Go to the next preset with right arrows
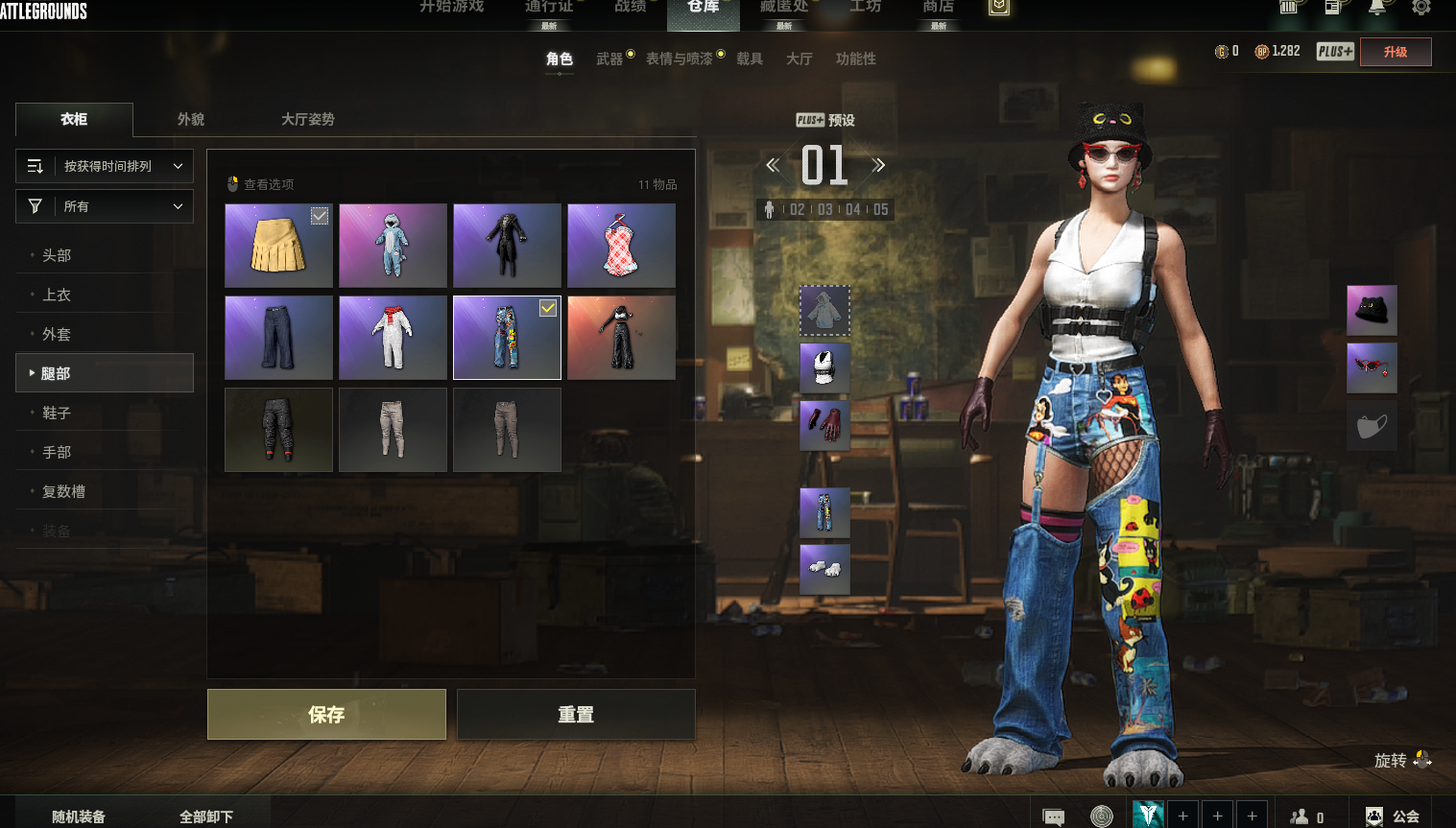 point(878,165)
